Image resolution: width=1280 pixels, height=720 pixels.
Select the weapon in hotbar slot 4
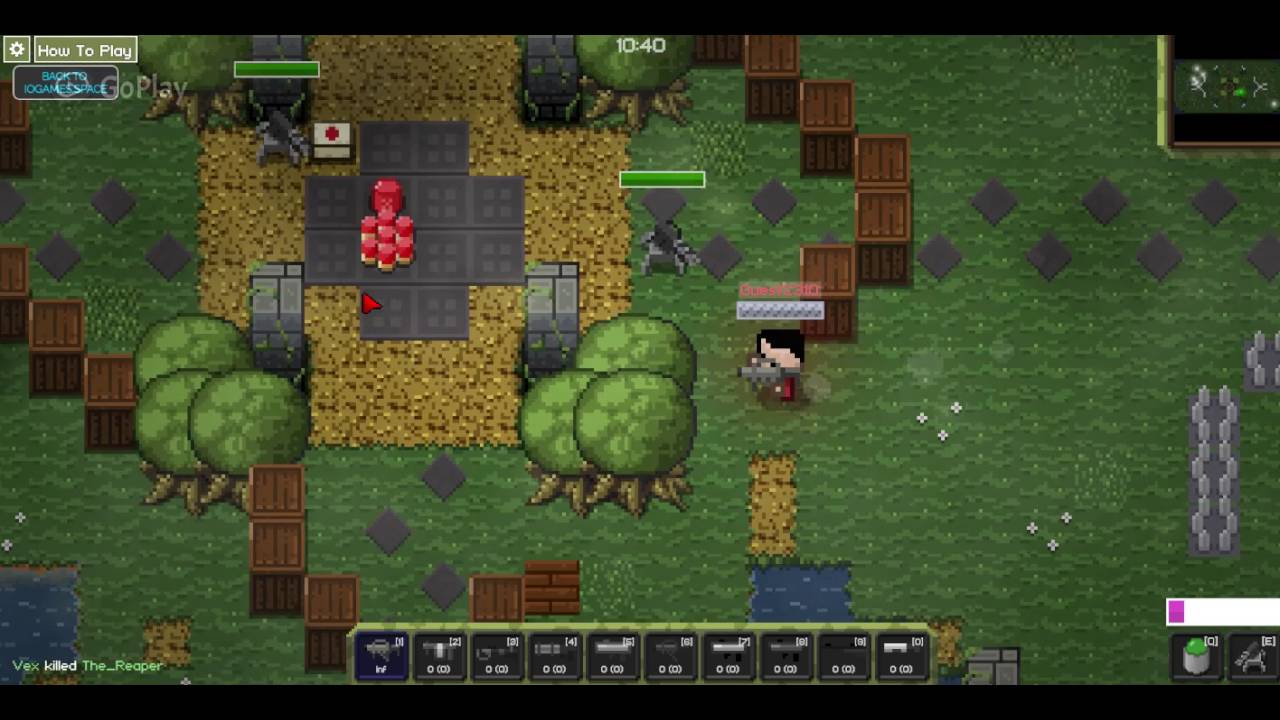coord(554,655)
